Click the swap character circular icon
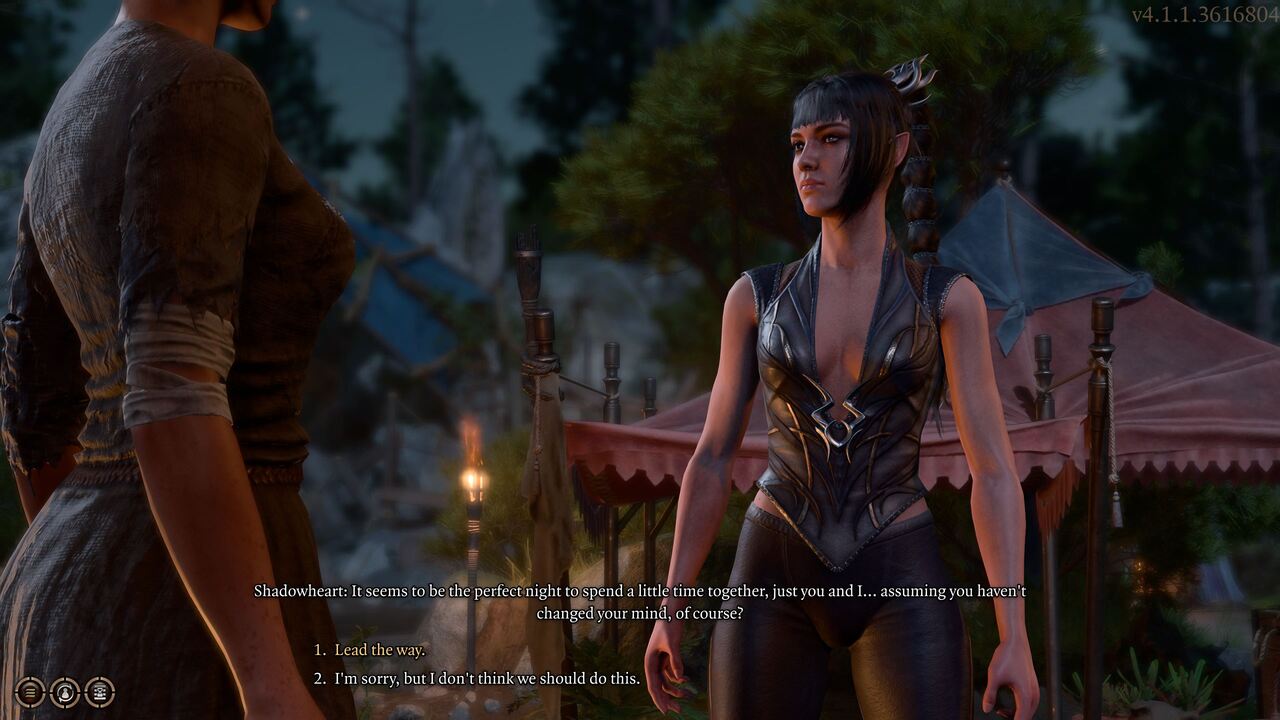The image size is (1280, 720). (65, 692)
